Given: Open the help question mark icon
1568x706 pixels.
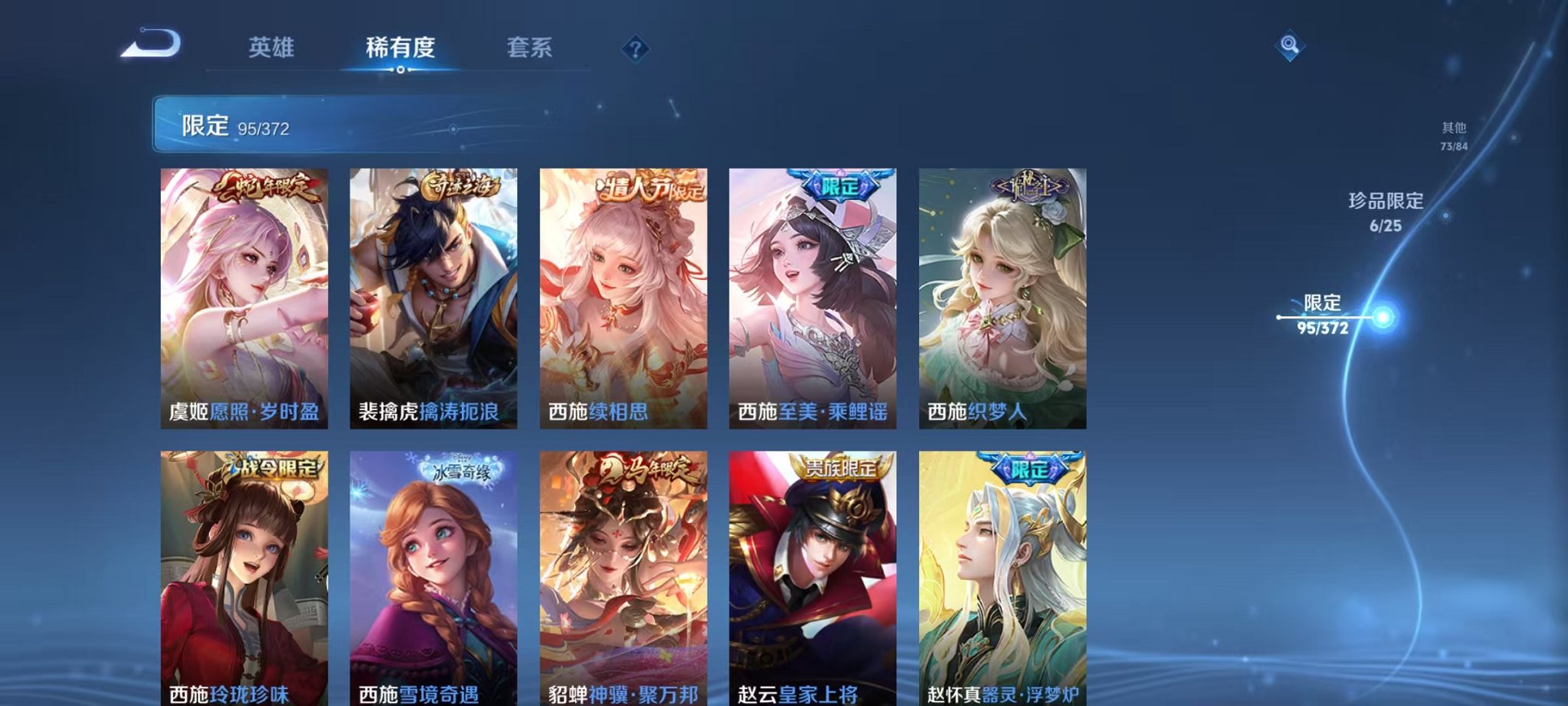Looking at the screenshot, I should coord(635,49).
